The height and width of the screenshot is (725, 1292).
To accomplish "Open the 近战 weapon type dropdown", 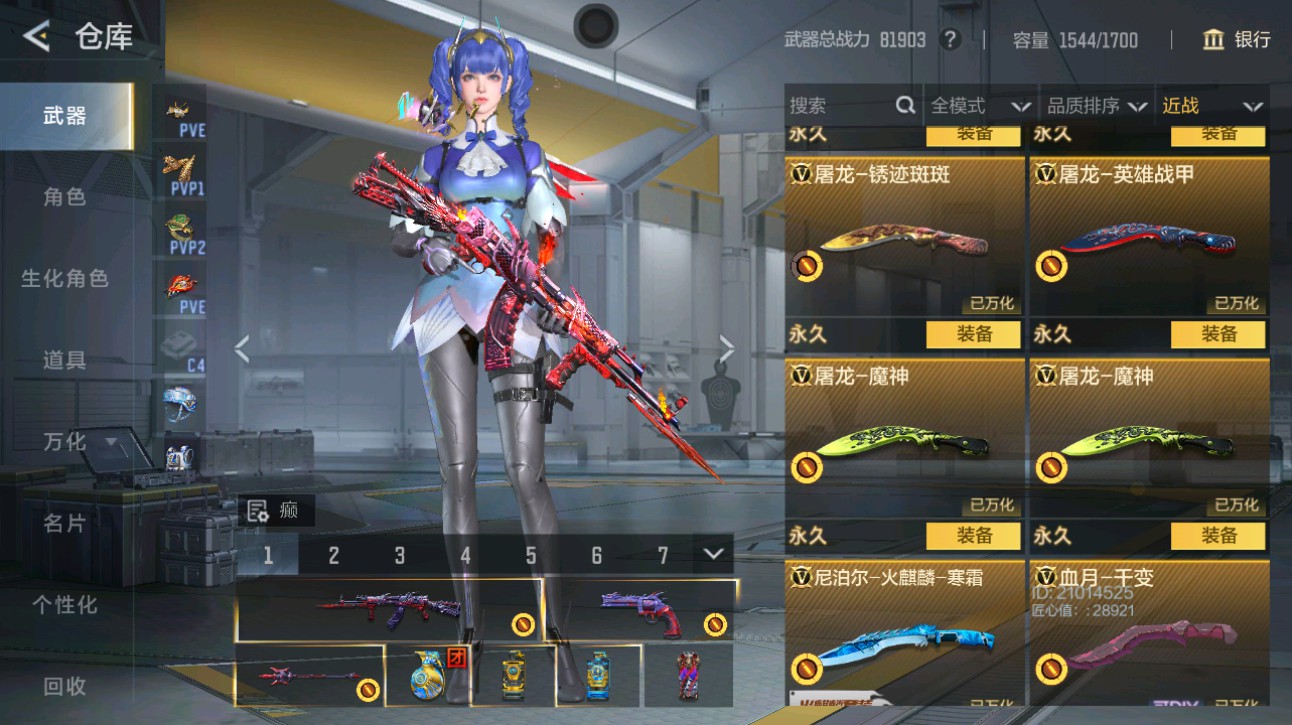I will pos(1211,104).
